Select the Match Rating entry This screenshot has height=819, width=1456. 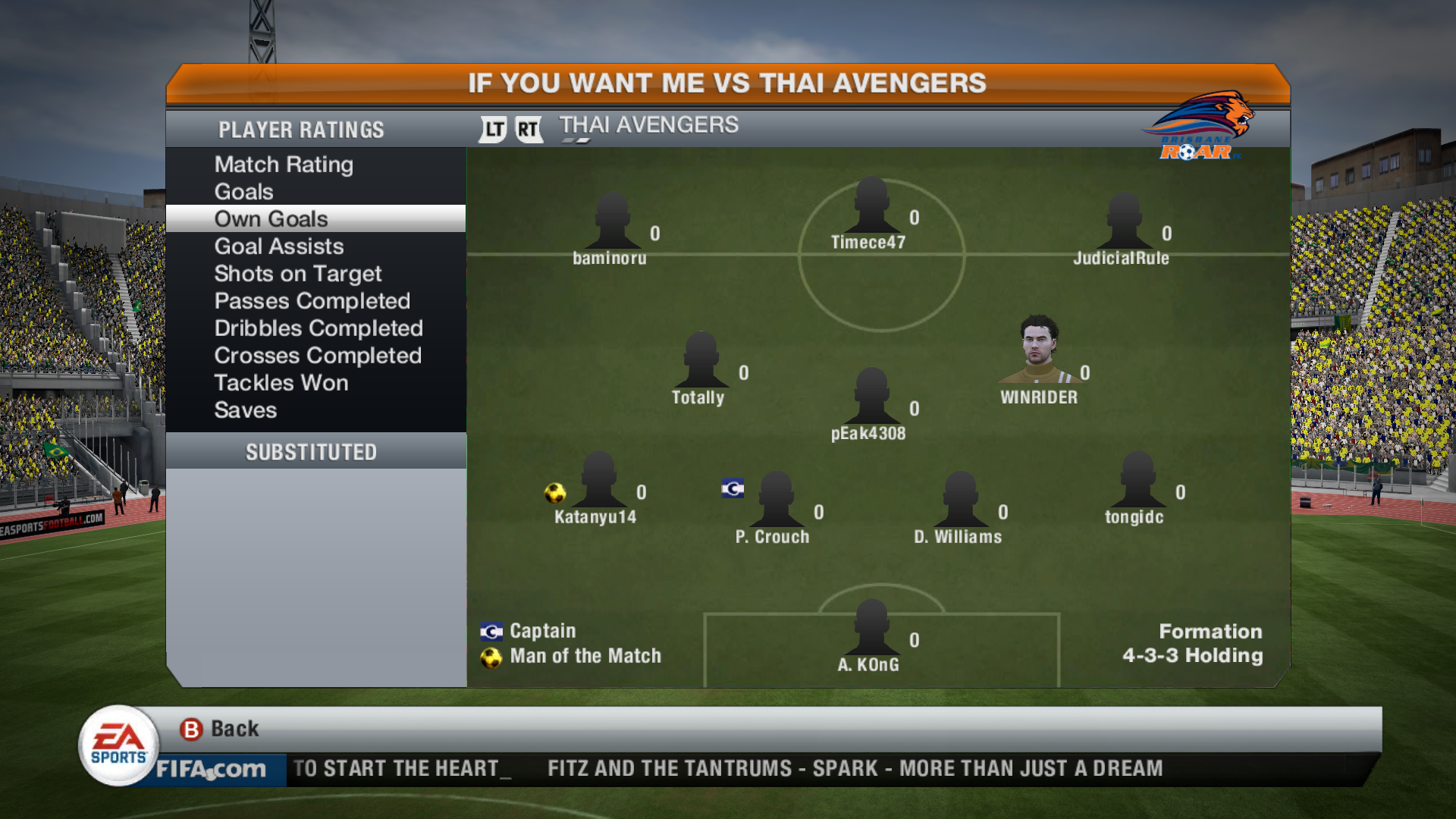pyautogui.click(x=284, y=165)
